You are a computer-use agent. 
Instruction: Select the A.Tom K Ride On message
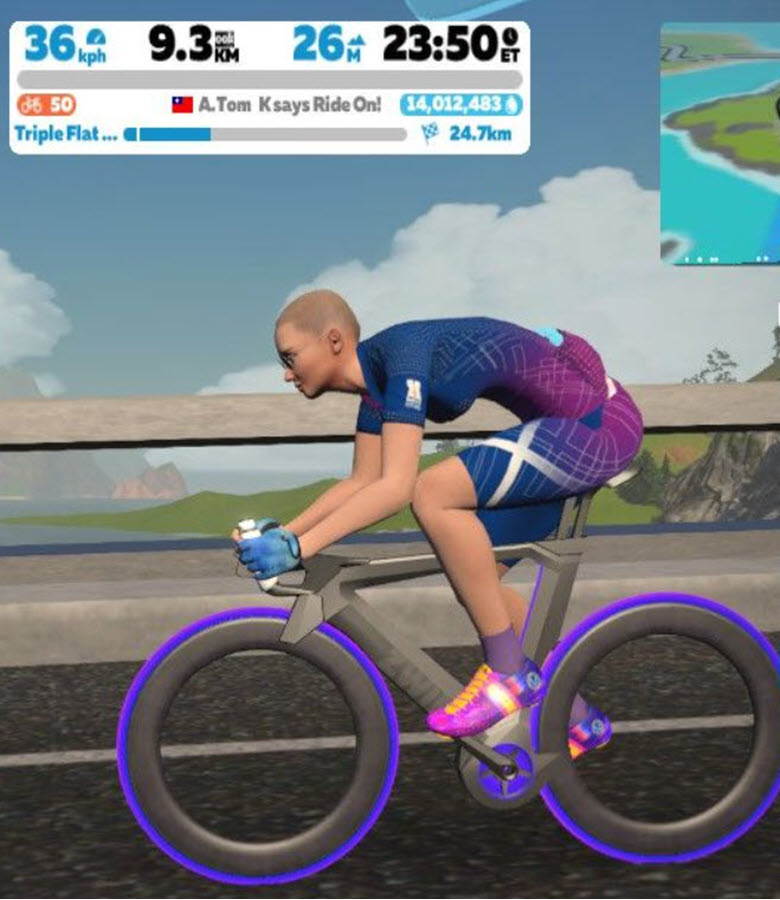tap(278, 104)
